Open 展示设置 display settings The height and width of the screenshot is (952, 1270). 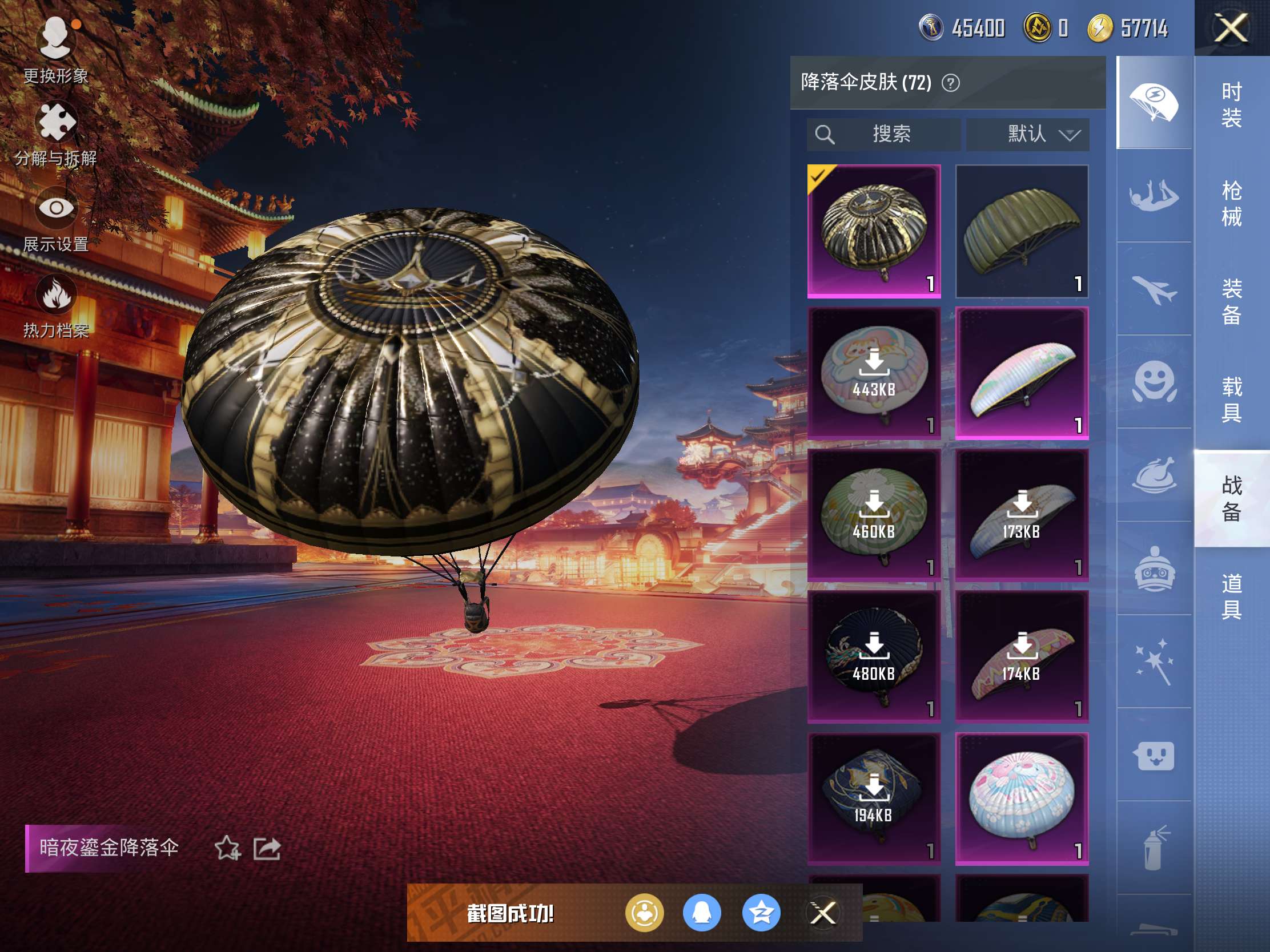tap(56, 219)
